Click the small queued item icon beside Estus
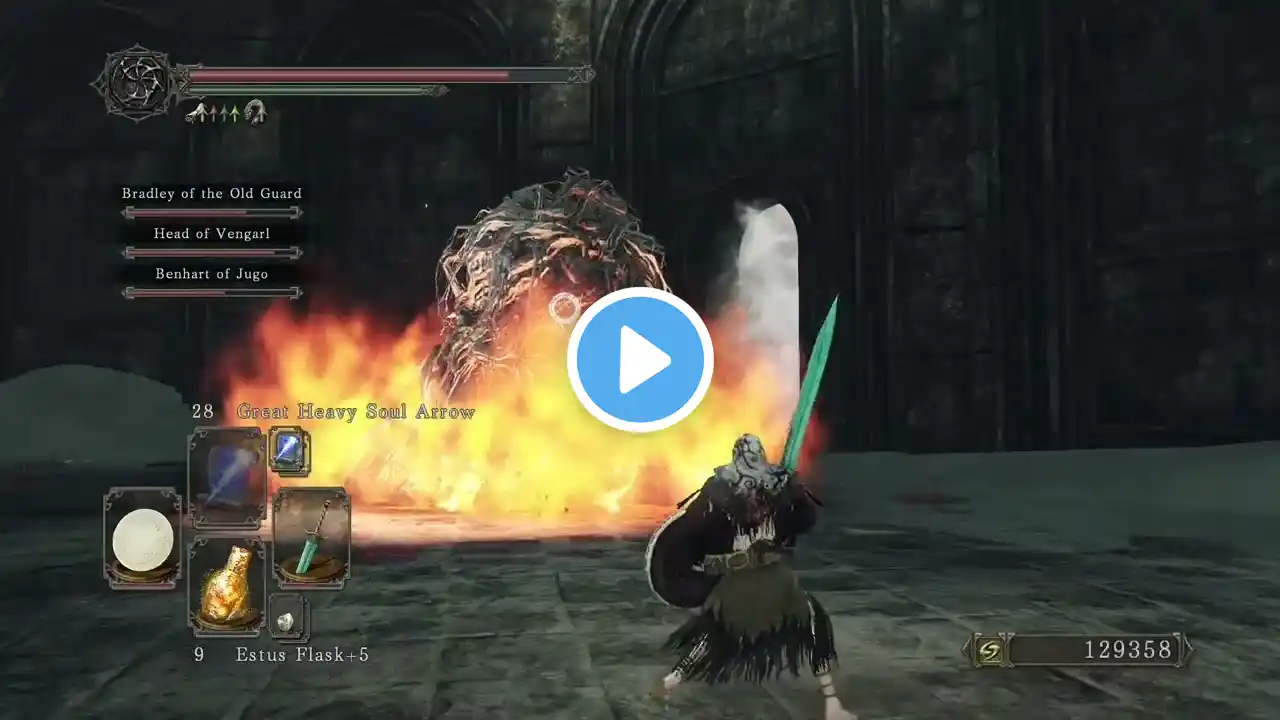The width and height of the screenshot is (1280, 720). 289,618
